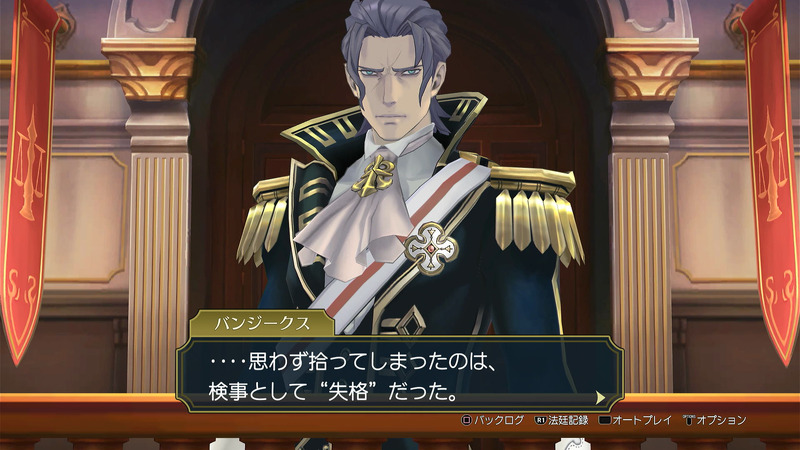Toggle オートプレイ autoplay mode
Image resolution: width=800 pixels, height=450 pixels.
634,420
